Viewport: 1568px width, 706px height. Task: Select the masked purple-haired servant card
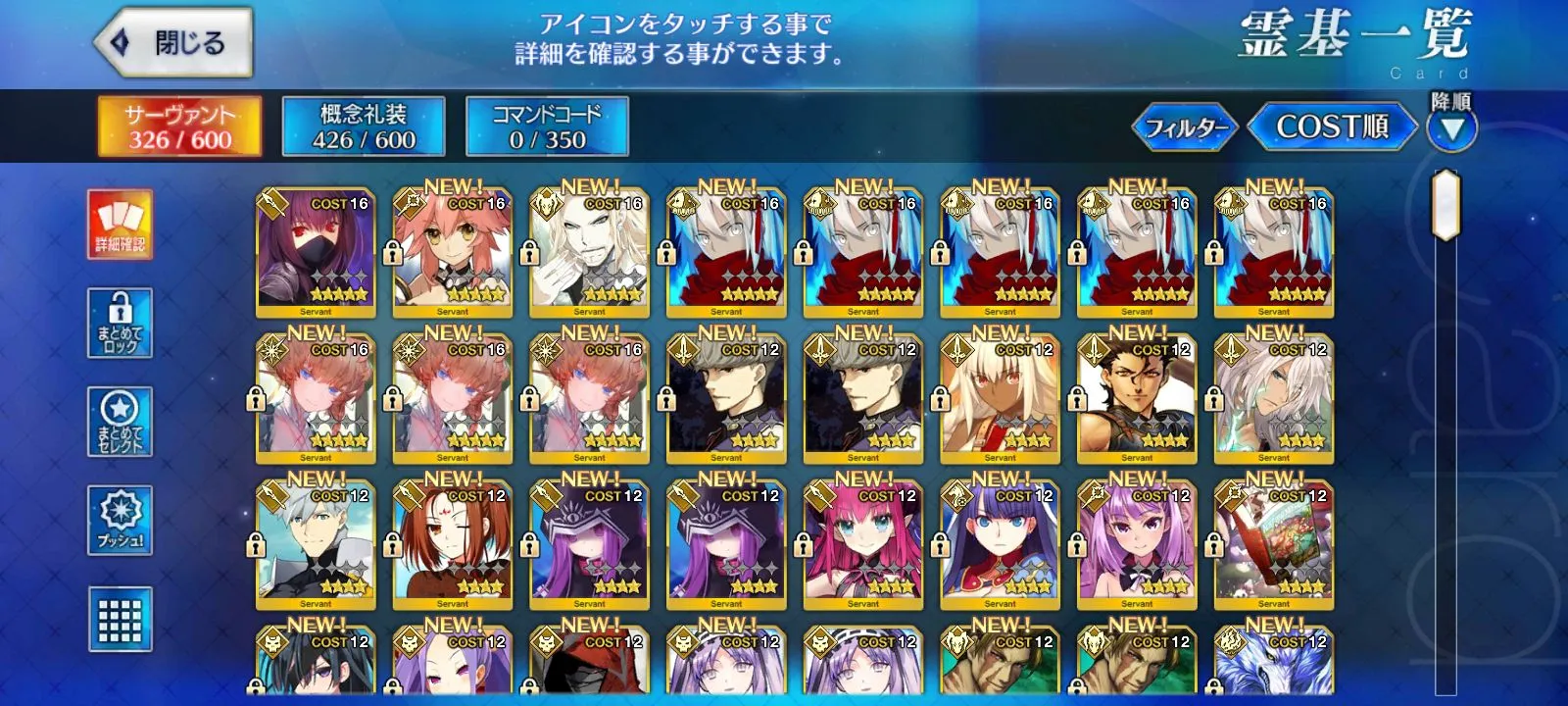(x=316, y=253)
